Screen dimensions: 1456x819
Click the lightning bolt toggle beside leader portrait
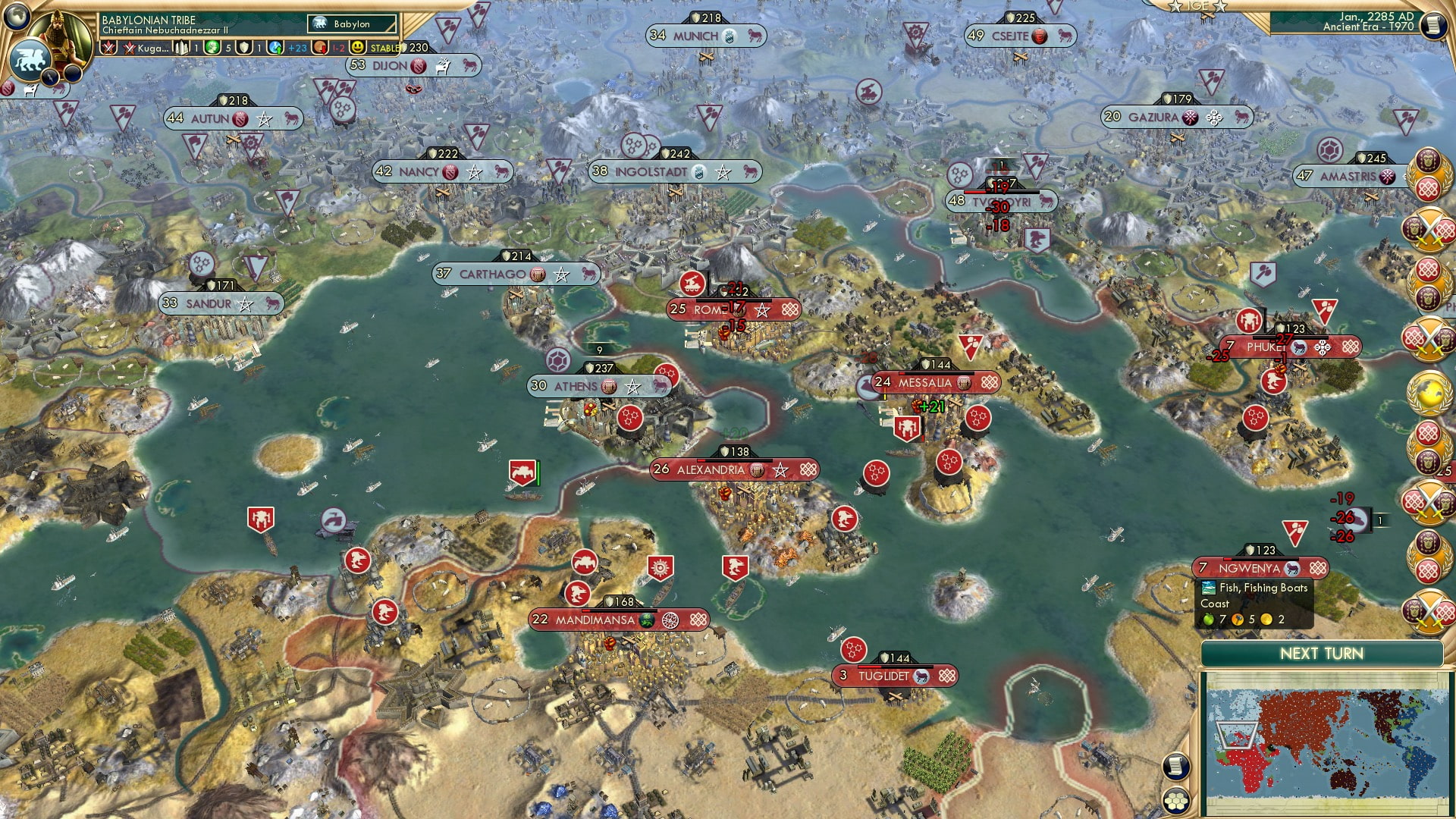pos(50,76)
